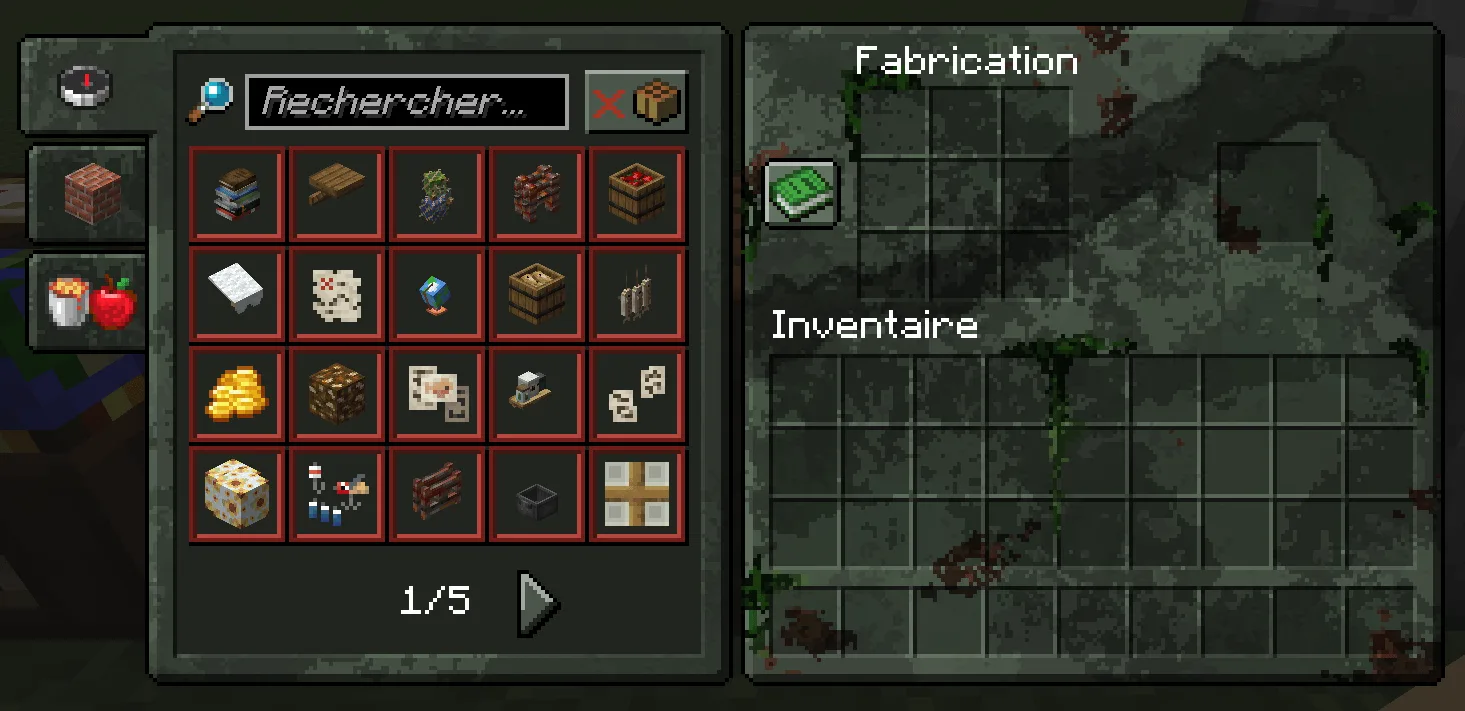Select the potted vine plant recipe
1465x711 pixels.
437,195
